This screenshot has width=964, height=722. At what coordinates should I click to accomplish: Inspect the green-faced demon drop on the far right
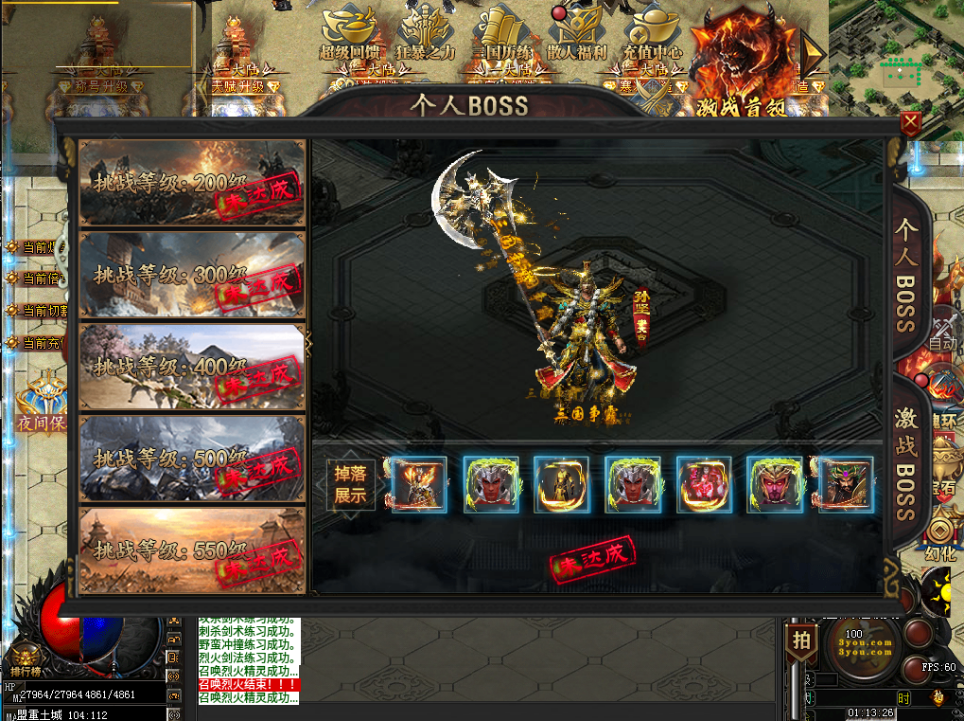pos(845,485)
